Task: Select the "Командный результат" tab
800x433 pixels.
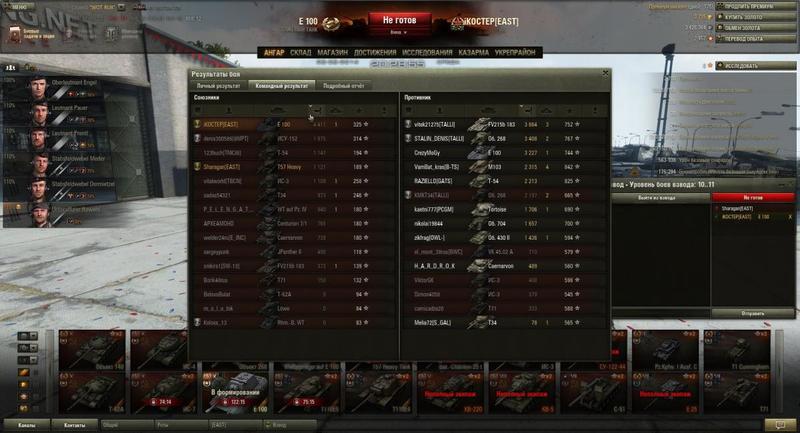Action: (x=281, y=86)
